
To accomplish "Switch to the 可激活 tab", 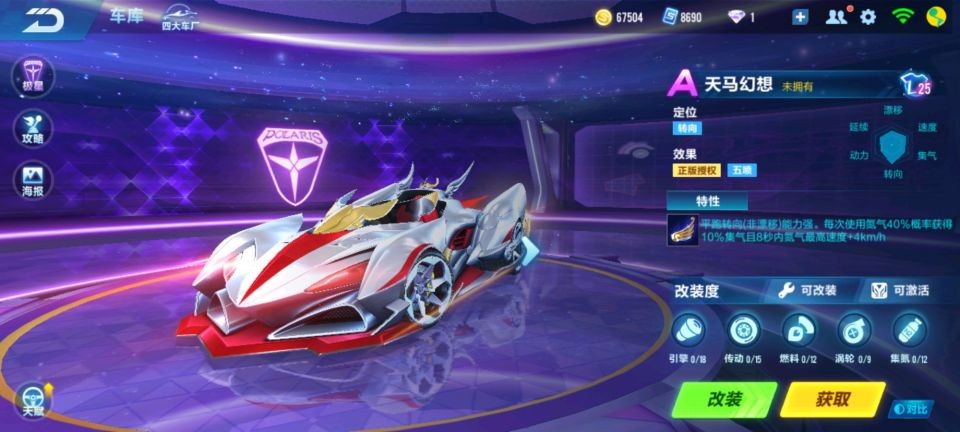I will 899,290.
